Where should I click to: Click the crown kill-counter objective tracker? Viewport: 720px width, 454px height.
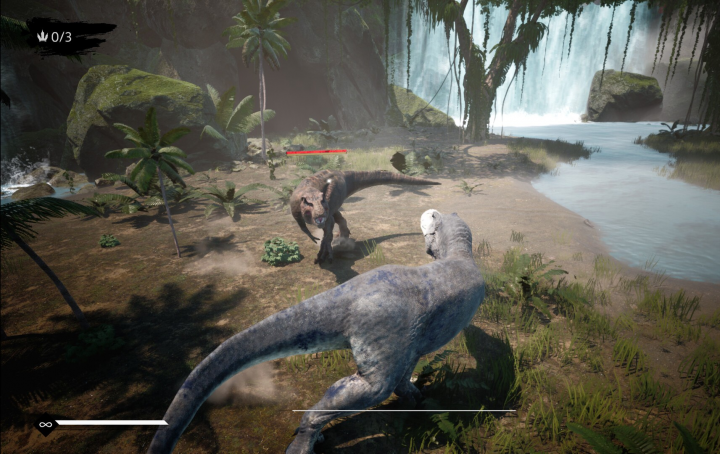click(55, 37)
